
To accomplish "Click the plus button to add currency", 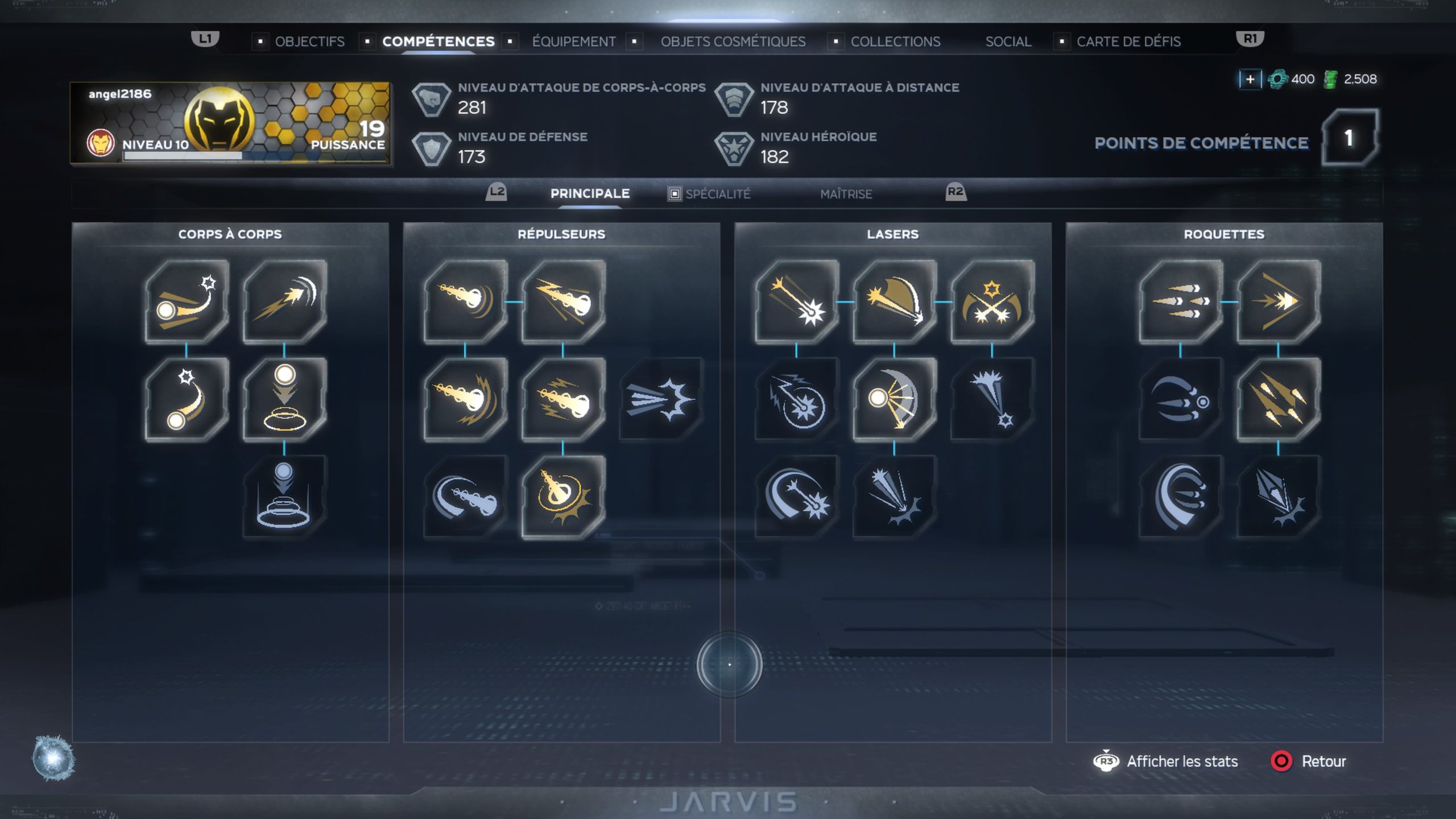I will coord(1250,79).
